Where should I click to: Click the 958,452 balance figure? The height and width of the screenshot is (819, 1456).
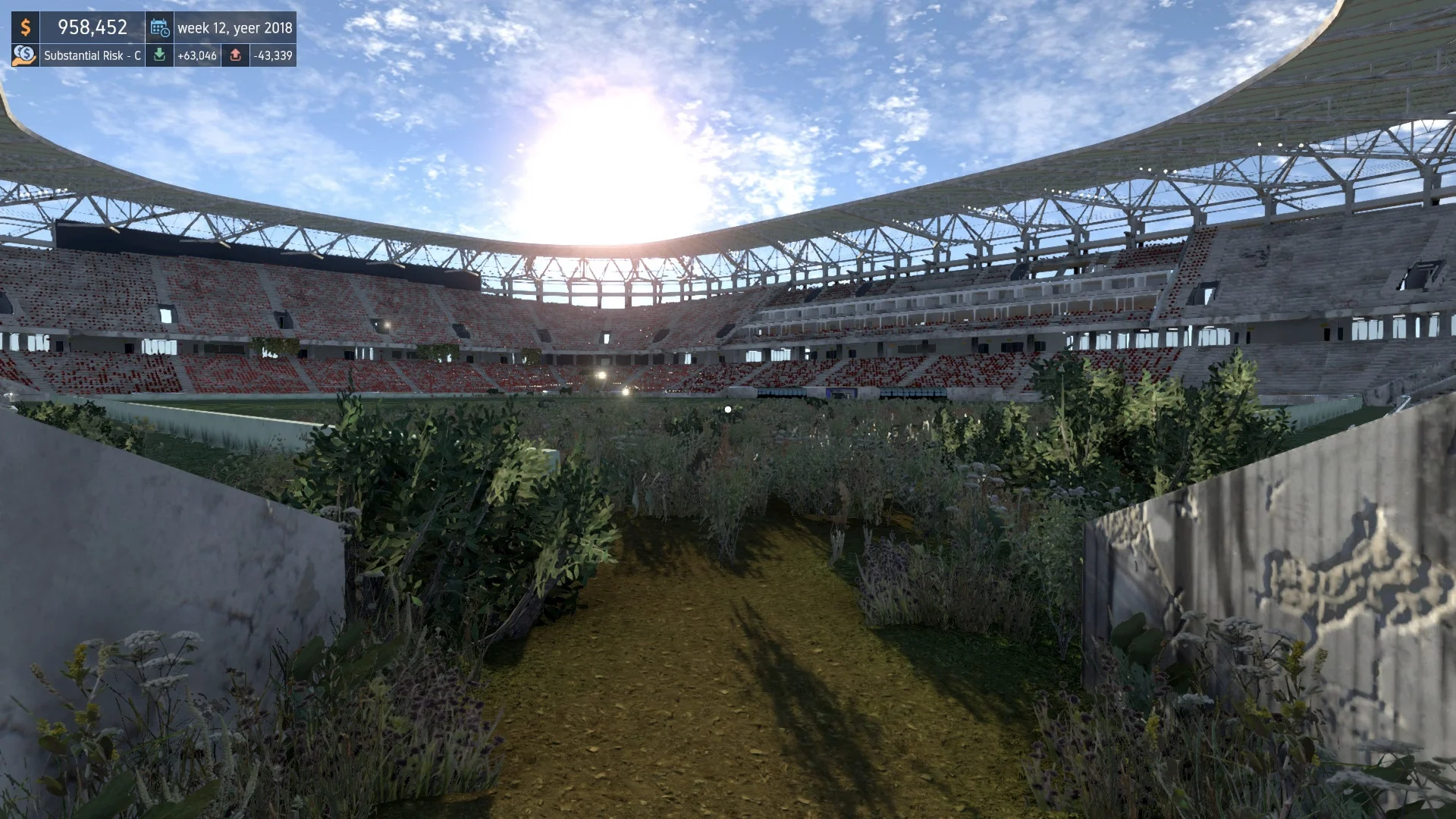(93, 27)
